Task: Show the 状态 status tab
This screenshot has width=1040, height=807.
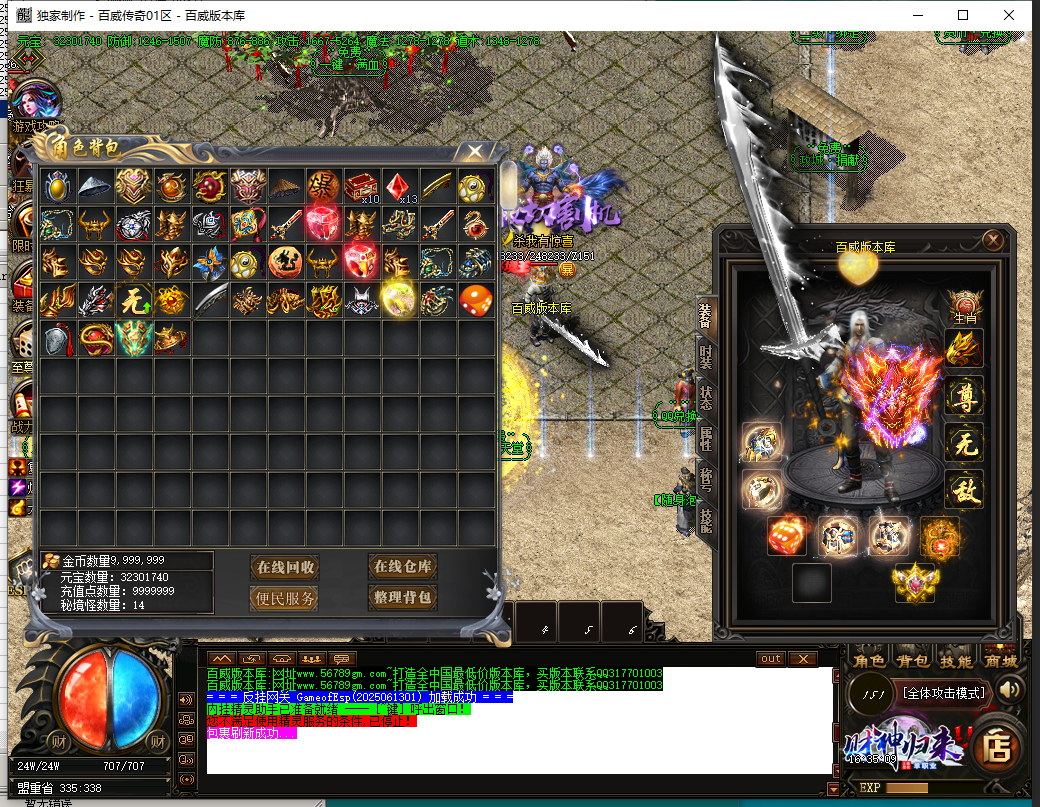Action: pos(706,396)
